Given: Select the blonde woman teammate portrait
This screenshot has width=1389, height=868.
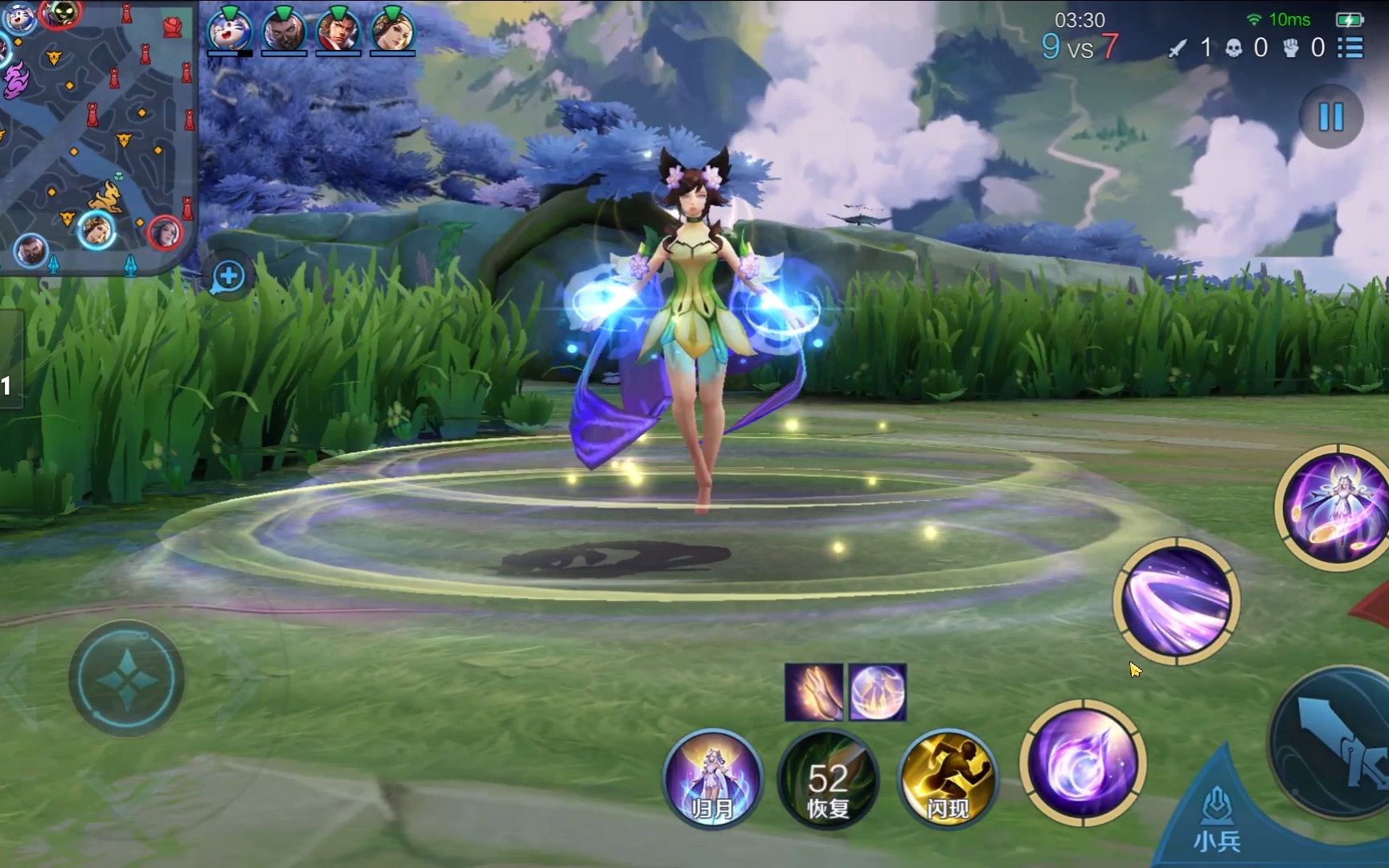Looking at the screenshot, I should pyautogui.click(x=392, y=31).
